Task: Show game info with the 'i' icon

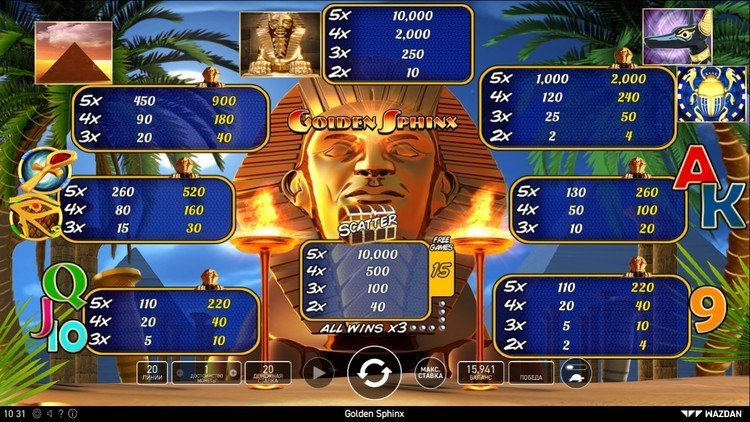Action: [73, 413]
